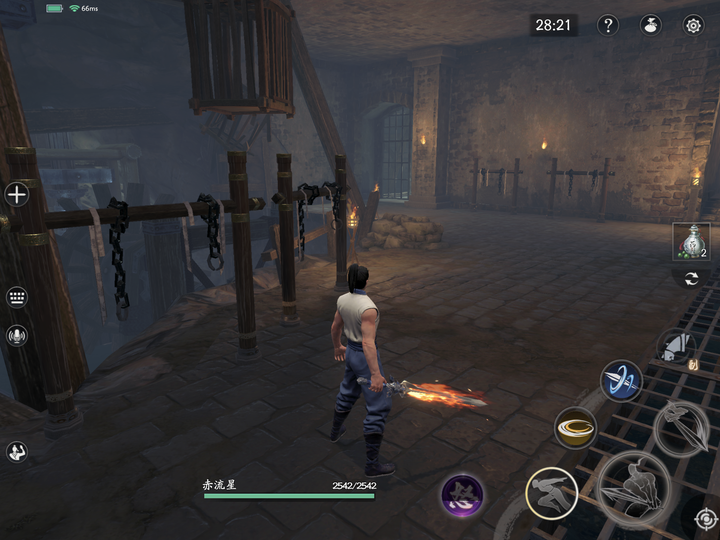Open the help question mark
Image resolution: width=720 pixels, height=540 pixels.
[x=607, y=26]
